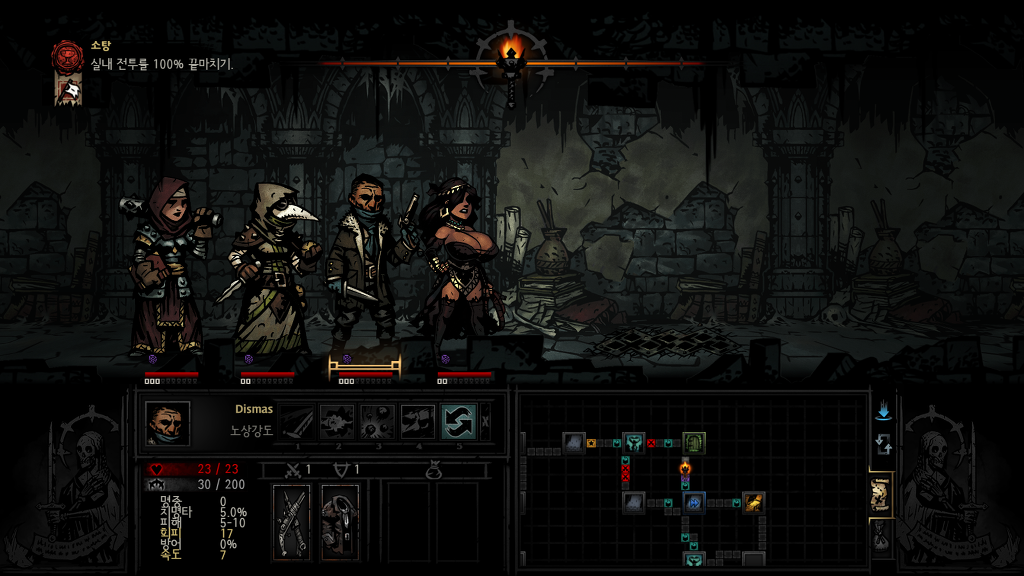
Task: Click the rotating arrows button beside the map
Action: pos(883,445)
